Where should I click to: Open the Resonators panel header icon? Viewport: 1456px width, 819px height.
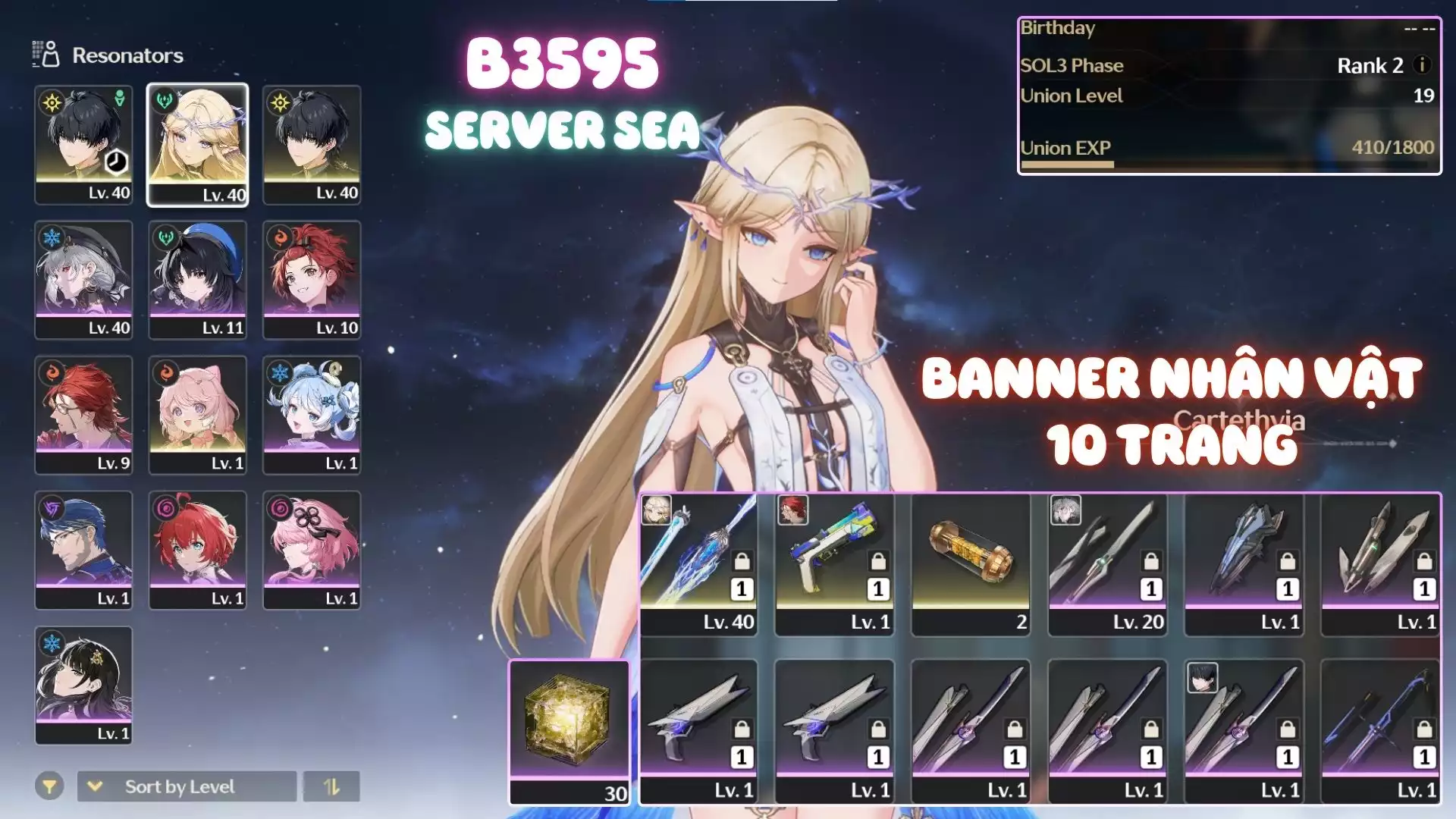(45, 55)
